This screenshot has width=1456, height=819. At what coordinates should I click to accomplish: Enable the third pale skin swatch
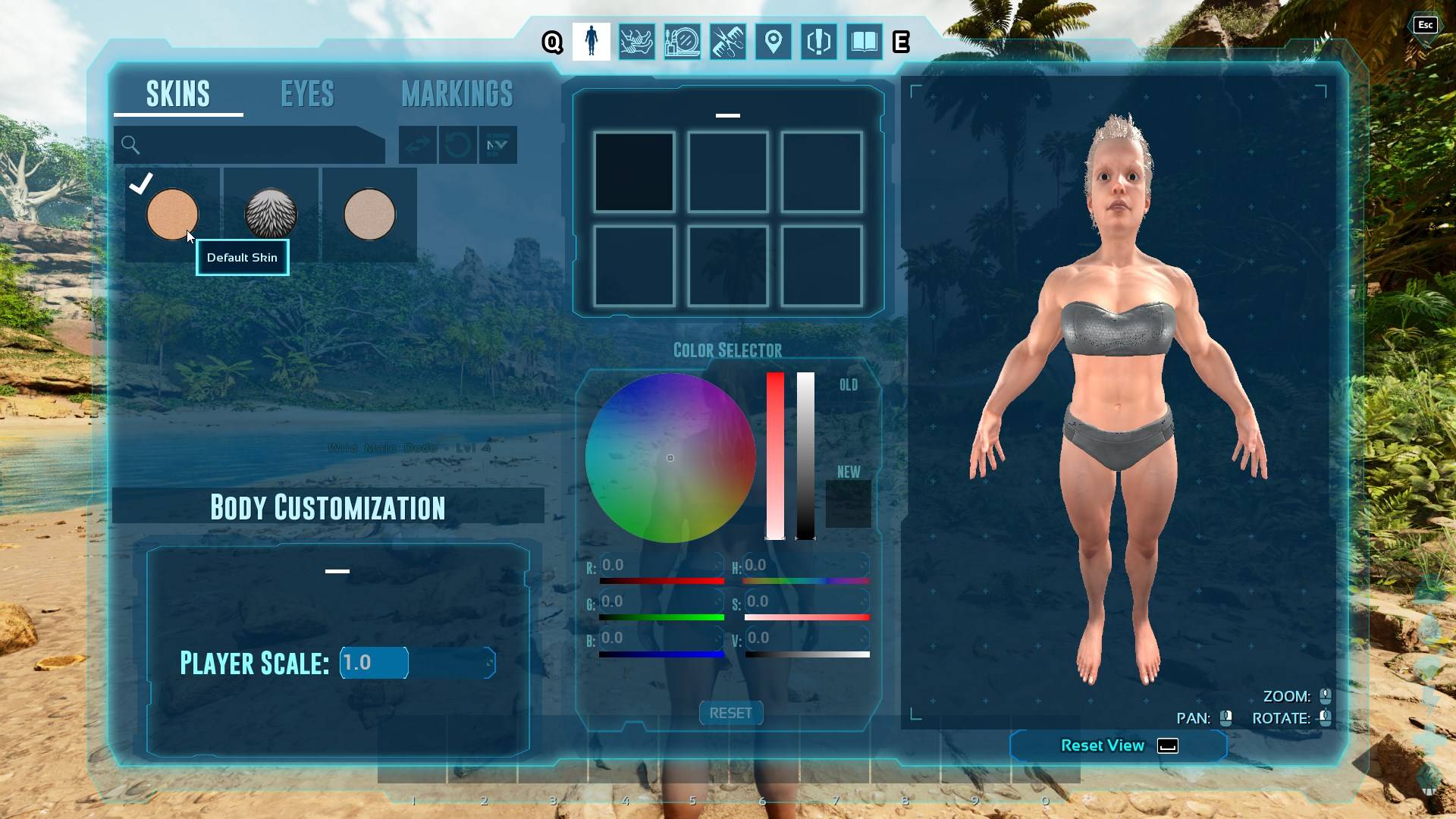click(370, 215)
